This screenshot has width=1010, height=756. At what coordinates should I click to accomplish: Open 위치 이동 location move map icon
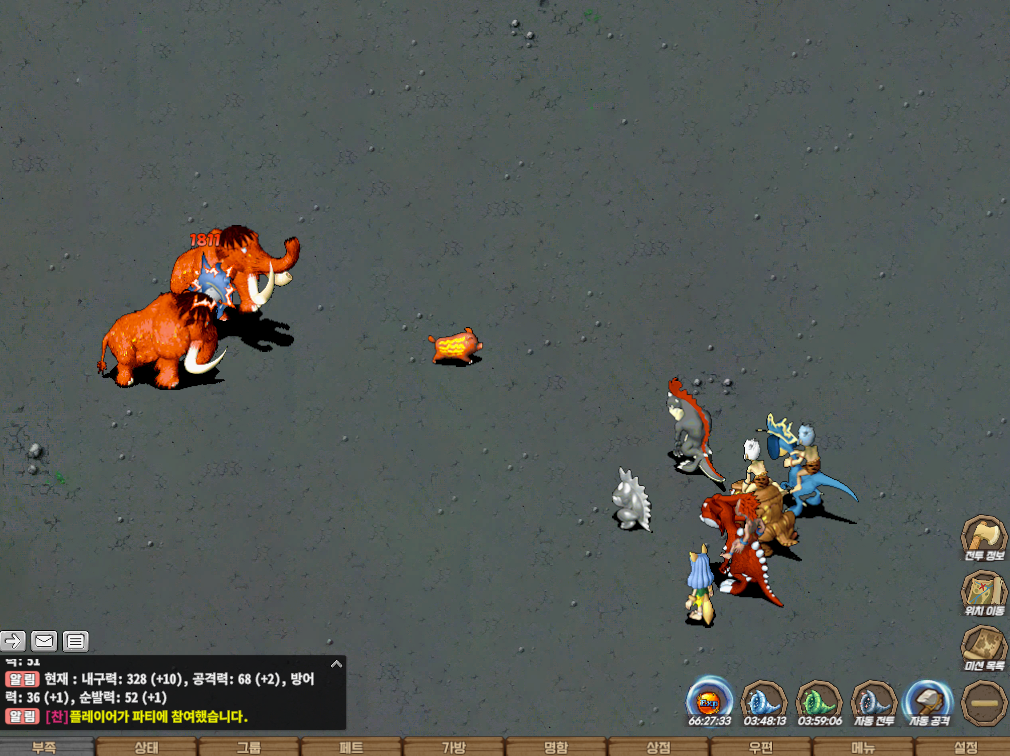[x=984, y=591]
